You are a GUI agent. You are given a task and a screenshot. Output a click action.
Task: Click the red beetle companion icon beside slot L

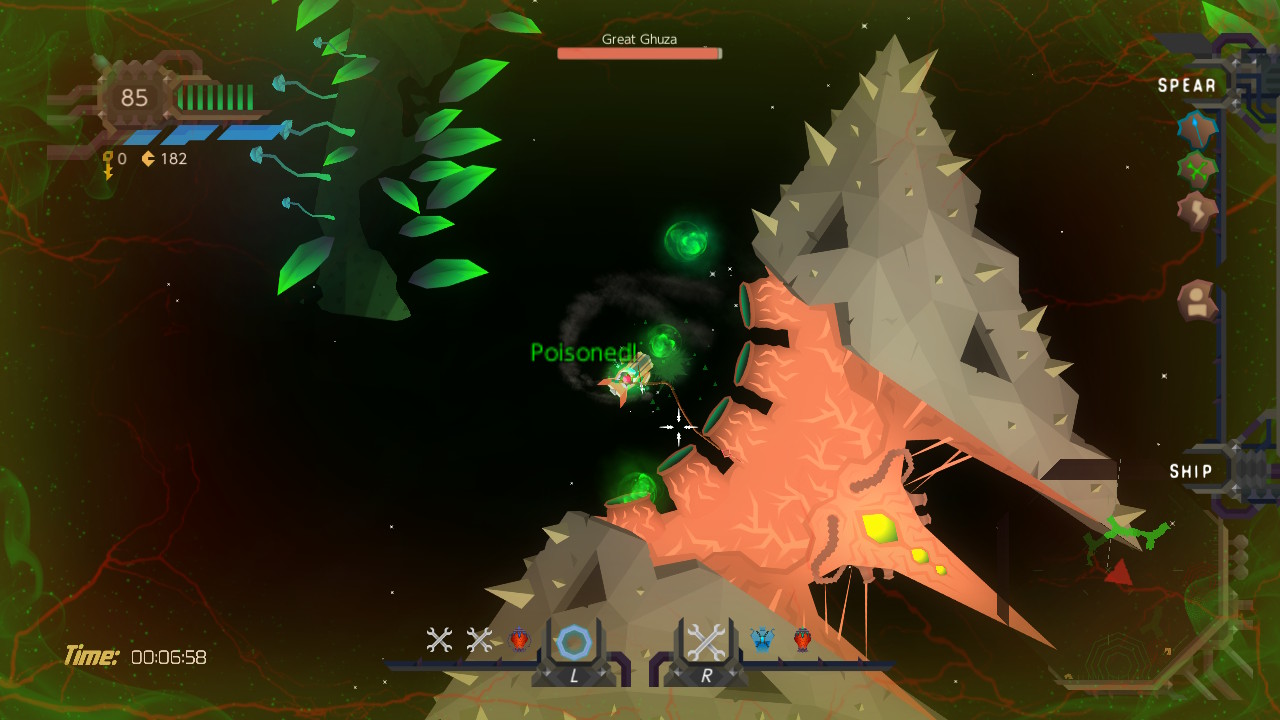point(519,637)
